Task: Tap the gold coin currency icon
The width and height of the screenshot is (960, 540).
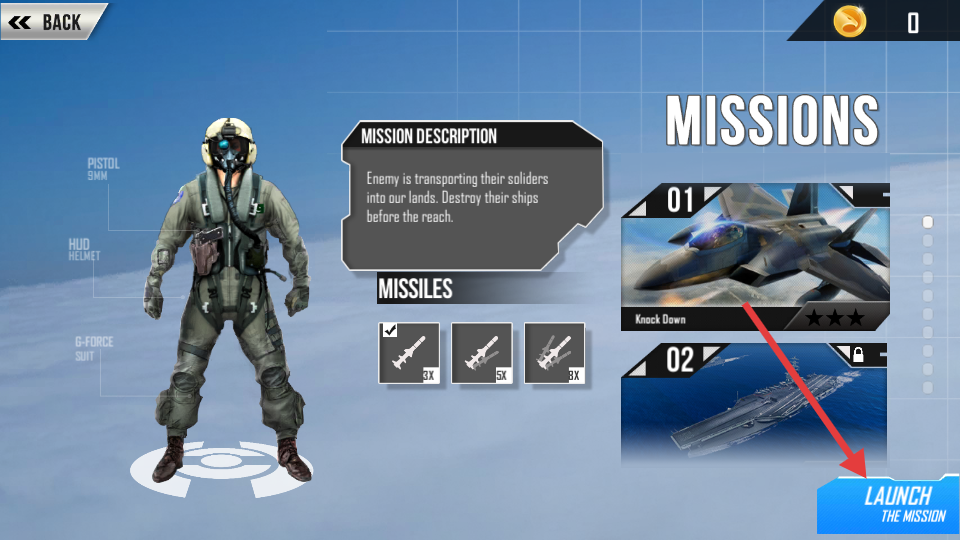Action: (850, 21)
